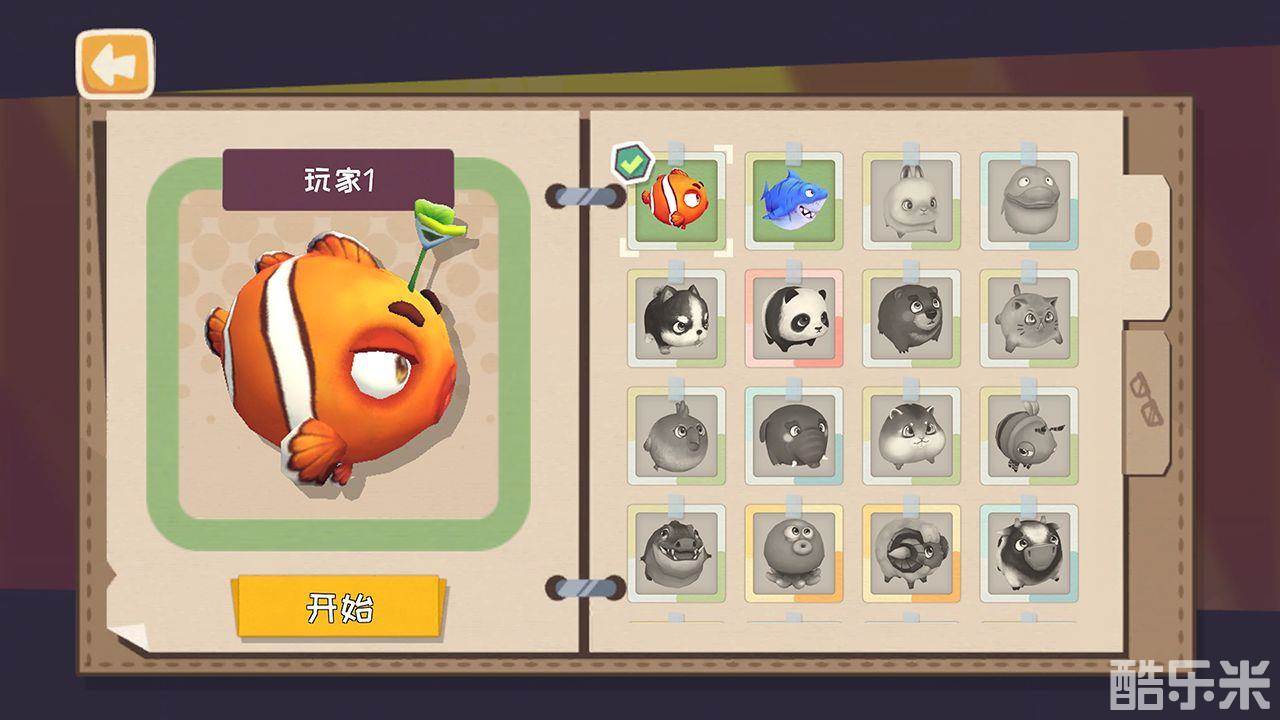Select the chicken character
This screenshot has height=720, width=1280.
tap(677, 436)
